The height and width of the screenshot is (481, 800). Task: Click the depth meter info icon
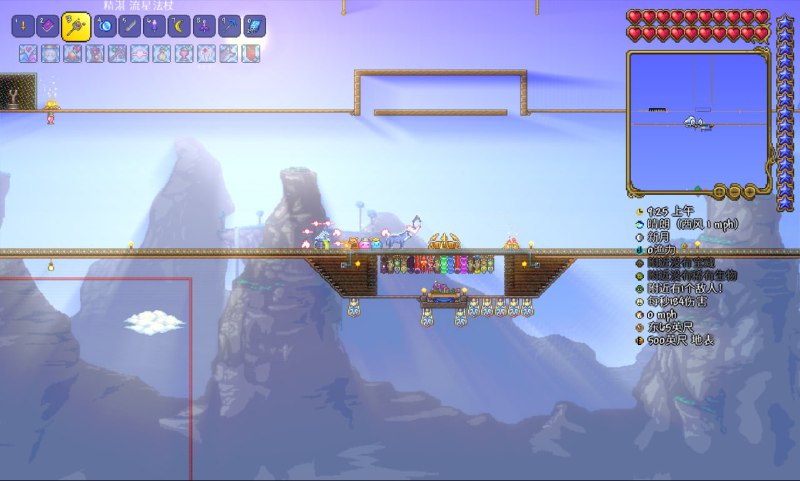639,340
